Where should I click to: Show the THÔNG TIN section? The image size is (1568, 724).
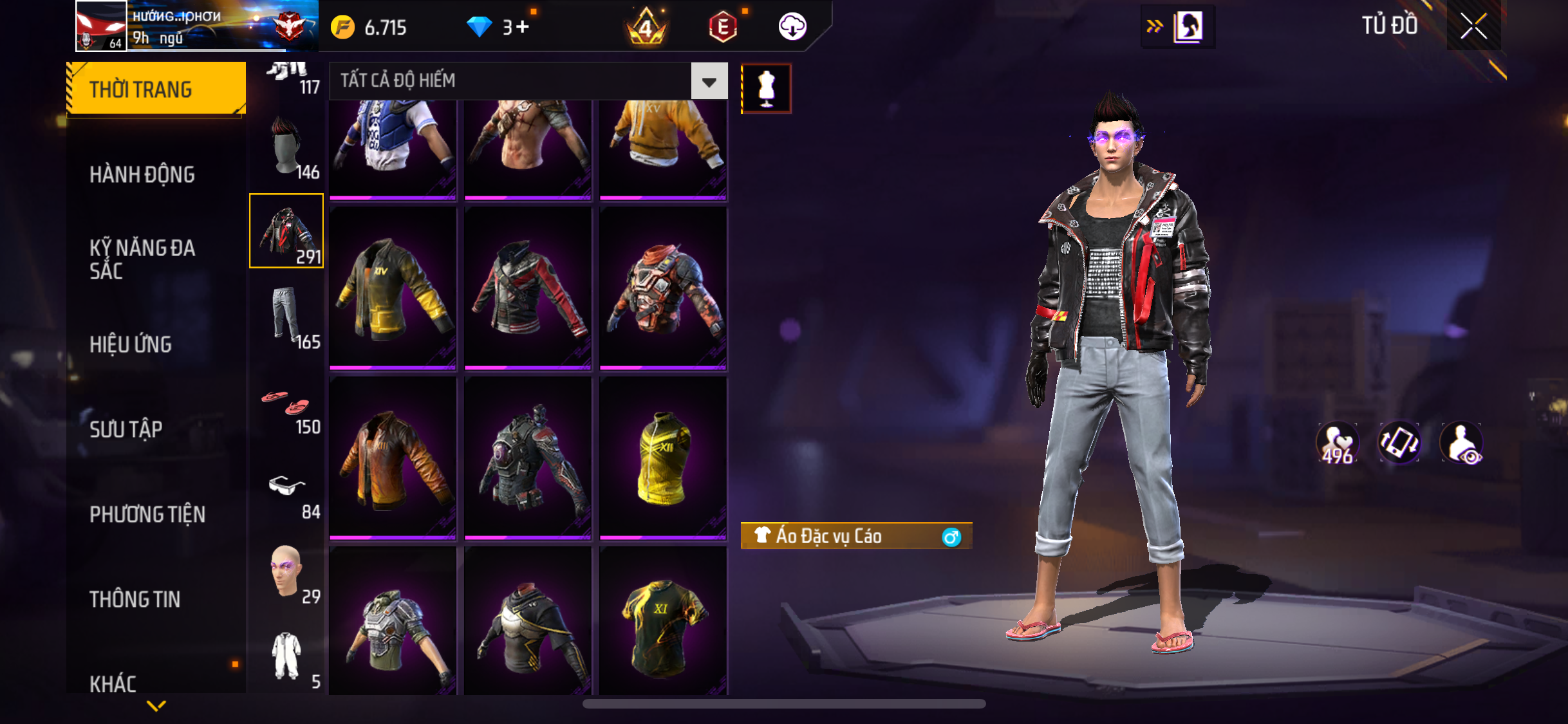tap(135, 599)
